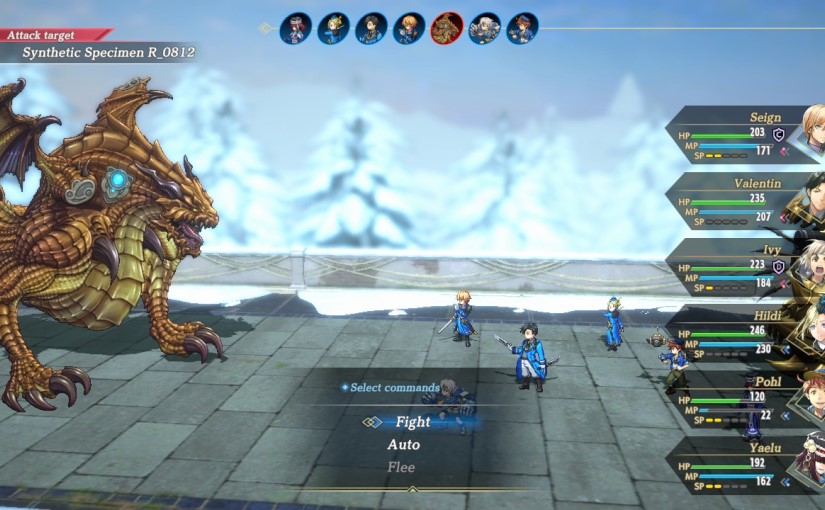Click the red-haired capped character turn portrait
Viewport: 825px width, 510px height.
pyautogui.click(x=295, y=28)
